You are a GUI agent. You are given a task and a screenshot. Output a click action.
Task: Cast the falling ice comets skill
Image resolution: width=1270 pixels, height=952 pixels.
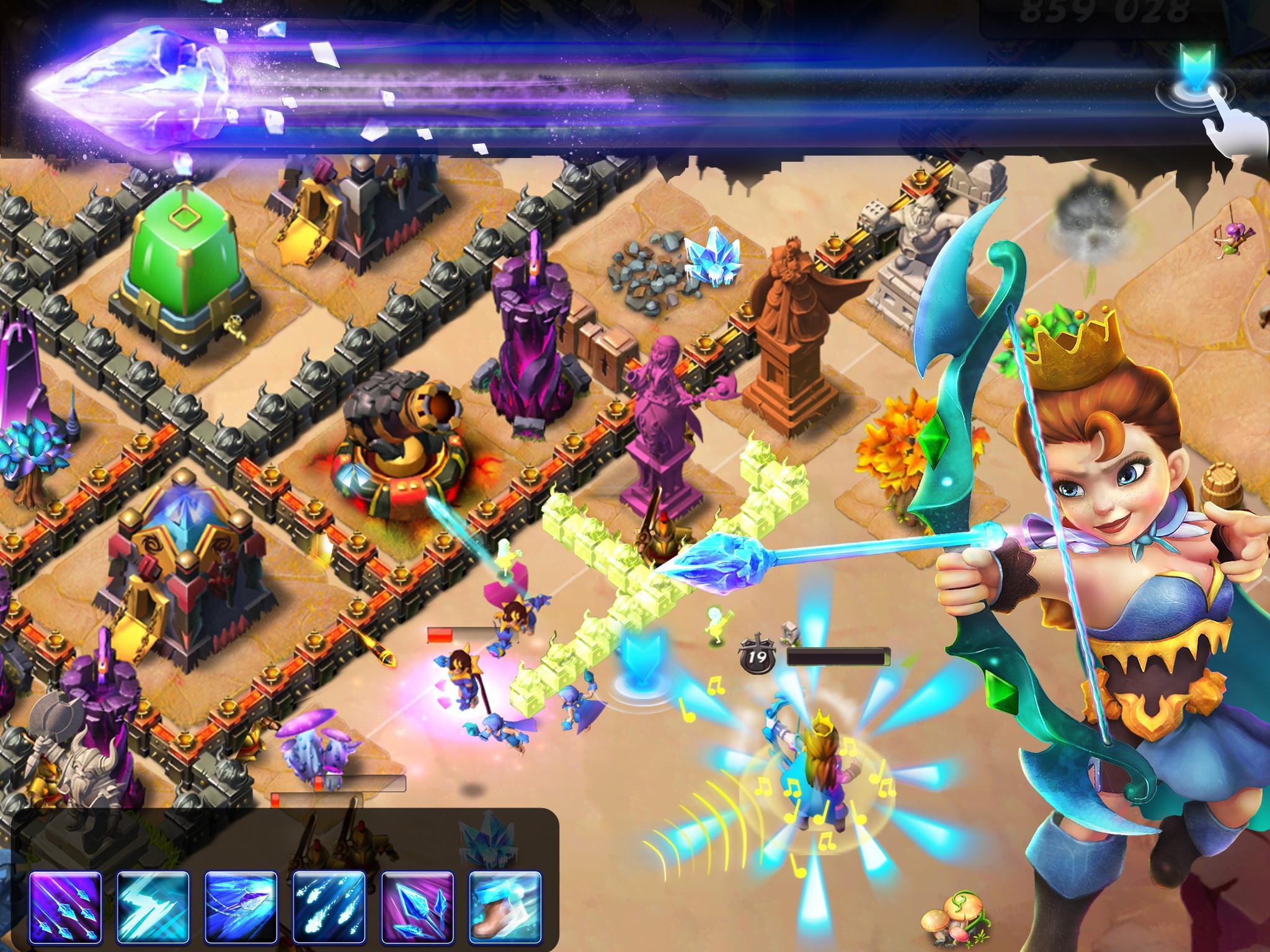(x=329, y=906)
